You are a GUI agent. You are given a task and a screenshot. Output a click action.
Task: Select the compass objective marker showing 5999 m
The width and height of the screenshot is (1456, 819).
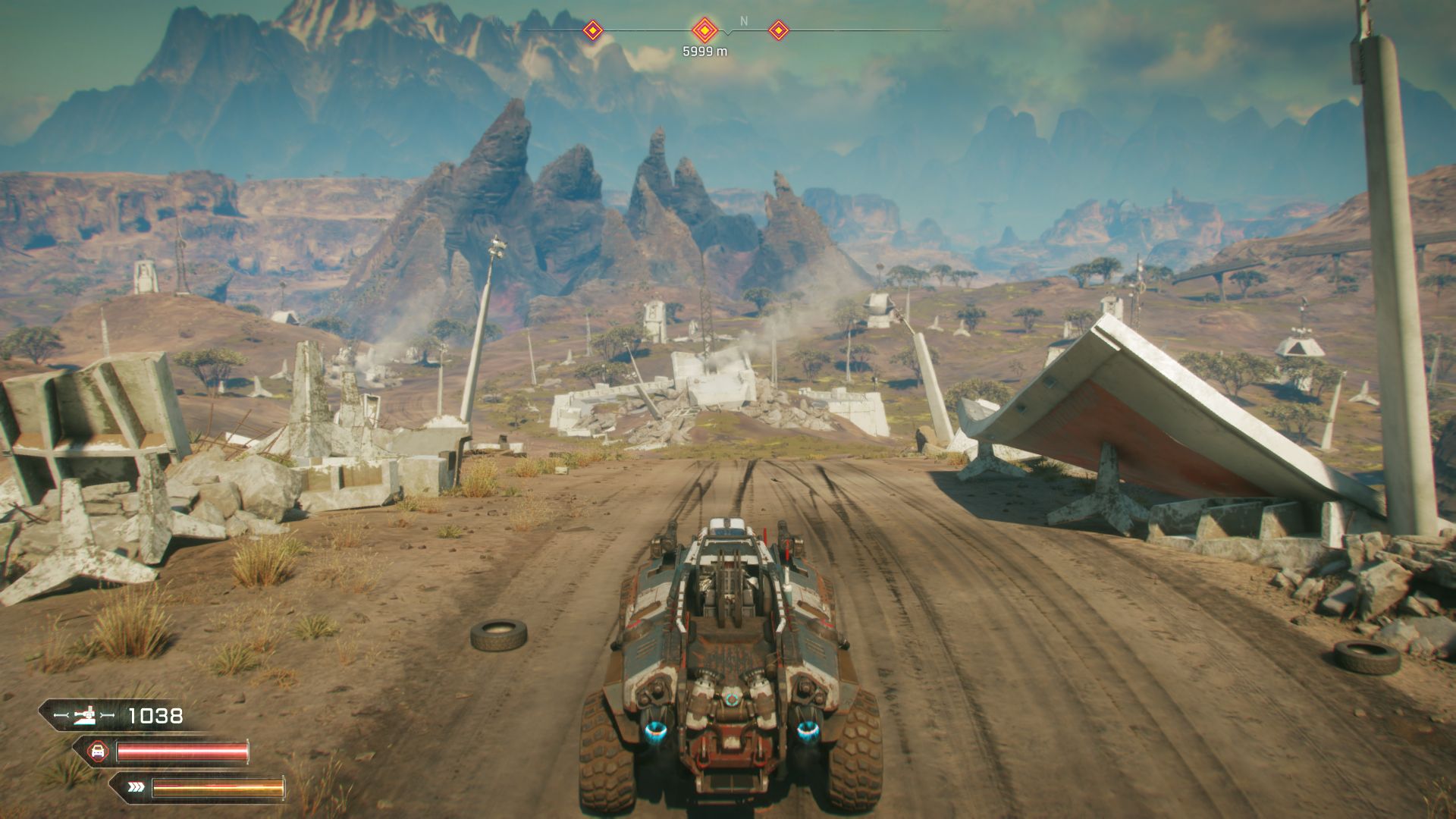click(704, 31)
